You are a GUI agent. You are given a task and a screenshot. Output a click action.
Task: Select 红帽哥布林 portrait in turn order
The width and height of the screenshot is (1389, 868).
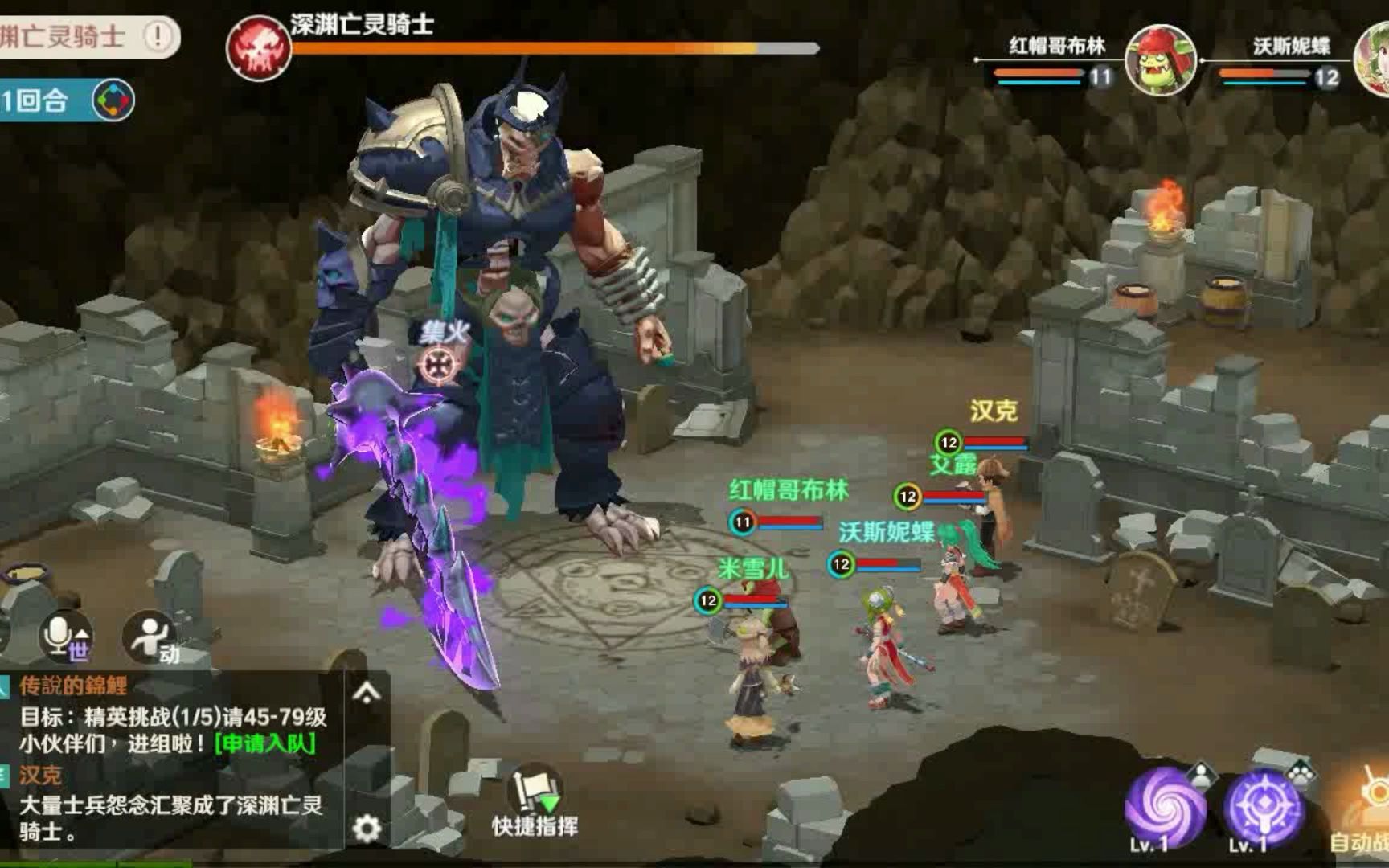(1160, 59)
